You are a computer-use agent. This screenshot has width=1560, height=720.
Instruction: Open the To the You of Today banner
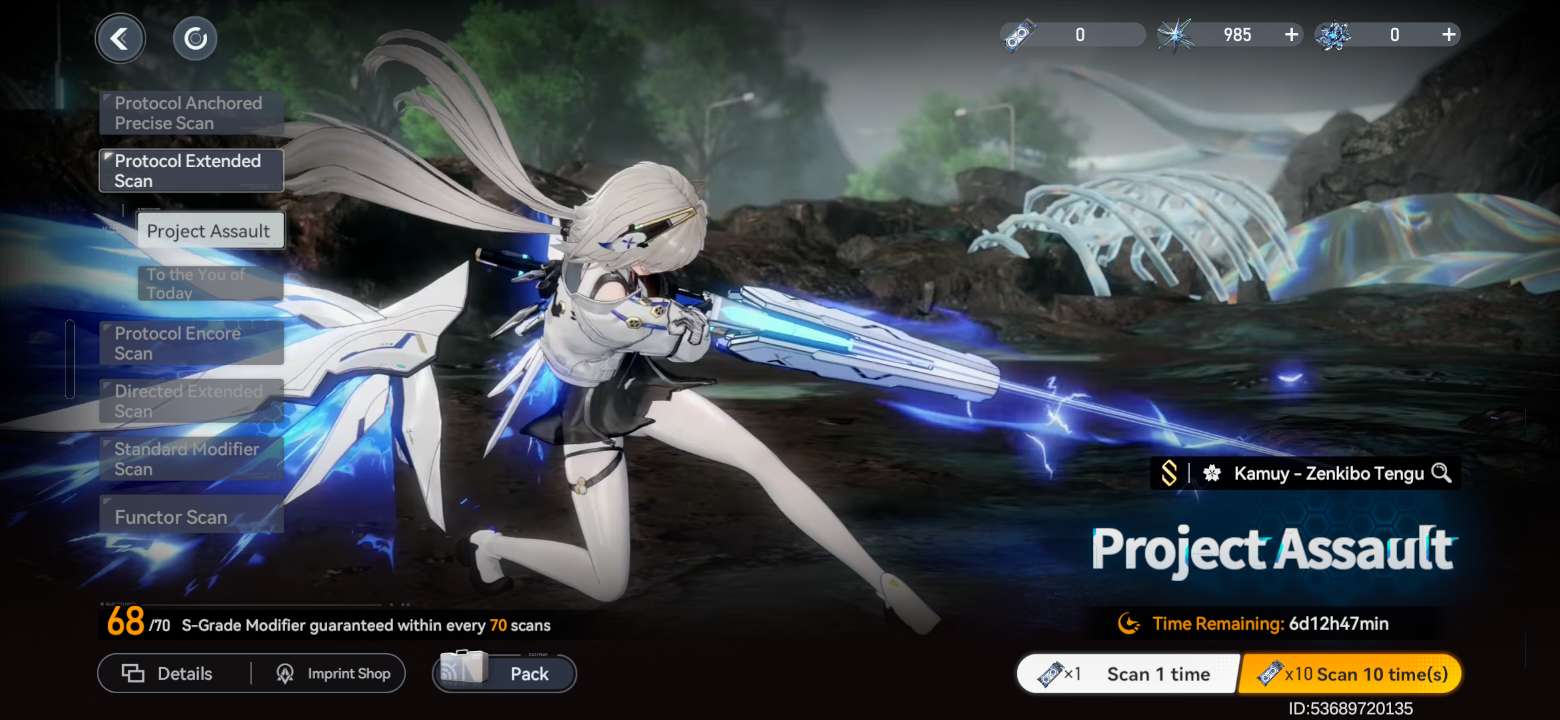click(x=209, y=283)
